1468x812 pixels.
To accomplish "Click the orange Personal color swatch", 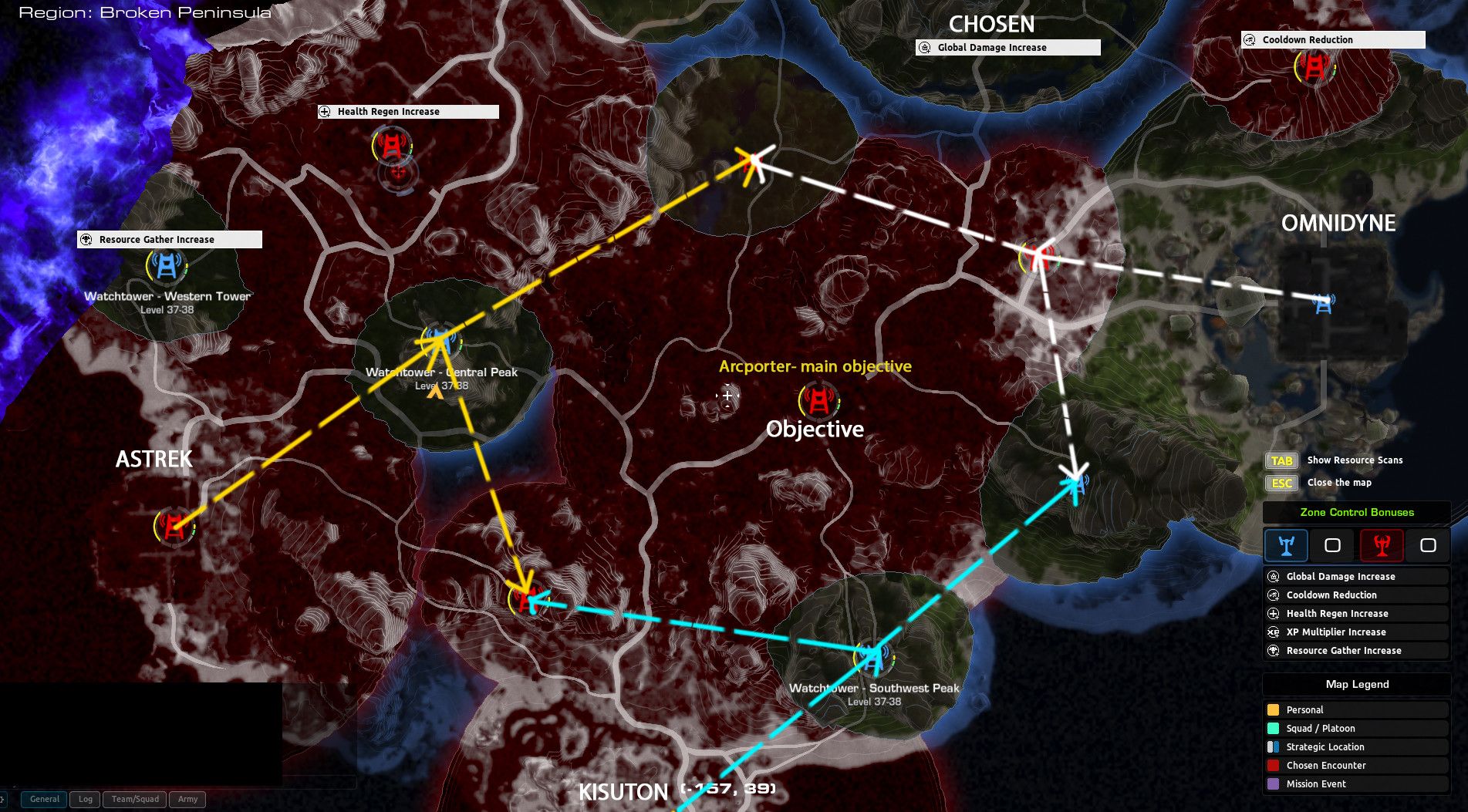I will 1274,709.
